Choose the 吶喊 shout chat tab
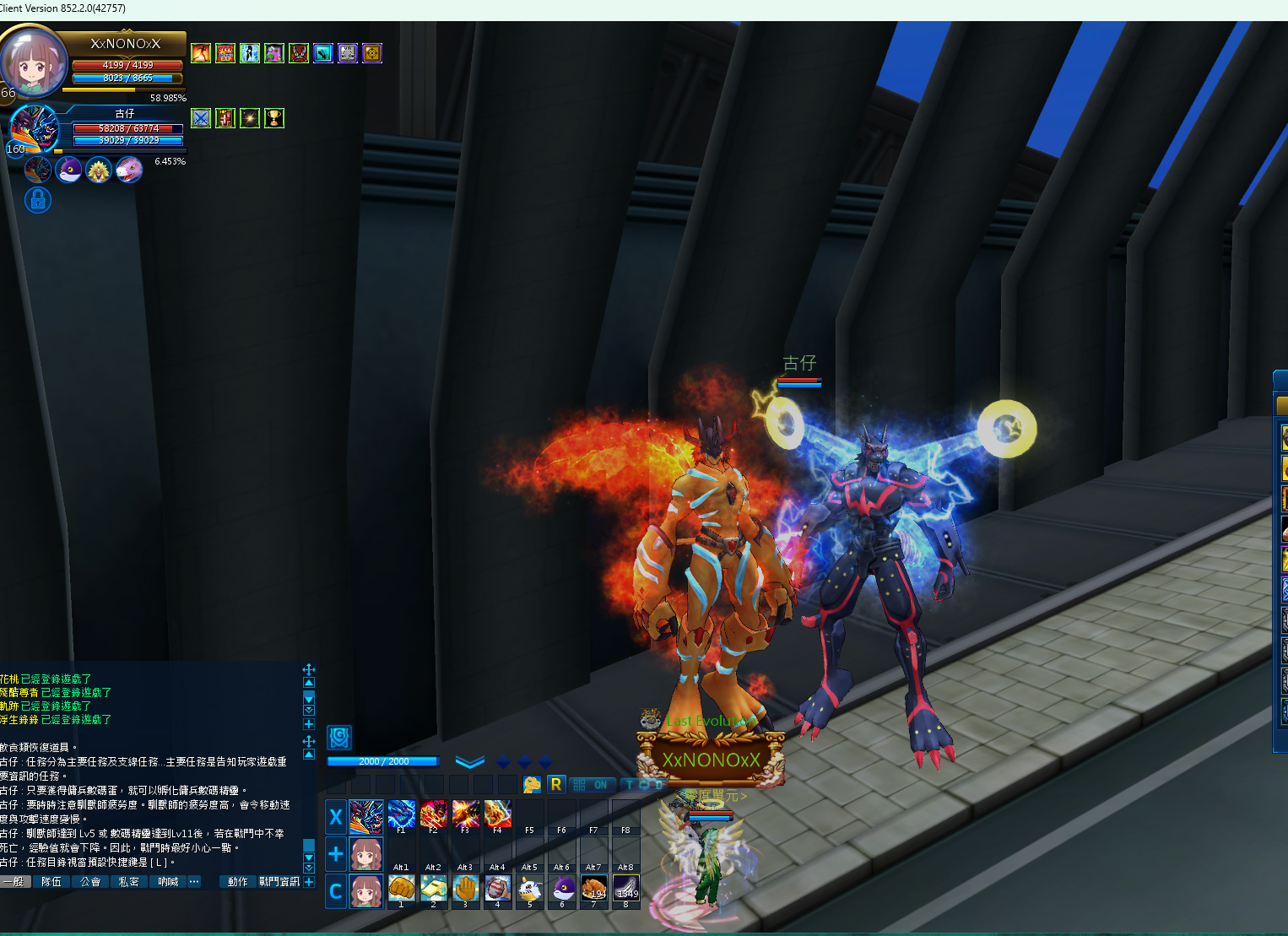This screenshot has height=936, width=1288. click(168, 882)
